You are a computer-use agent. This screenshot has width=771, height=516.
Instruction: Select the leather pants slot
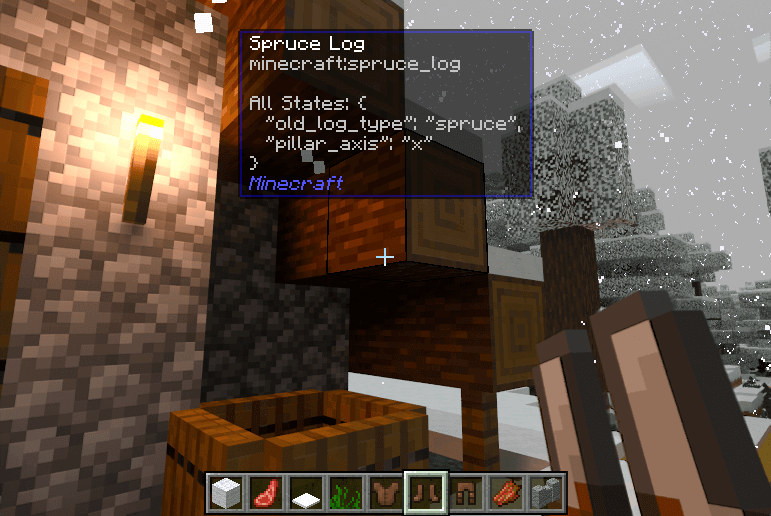[x=465, y=492]
